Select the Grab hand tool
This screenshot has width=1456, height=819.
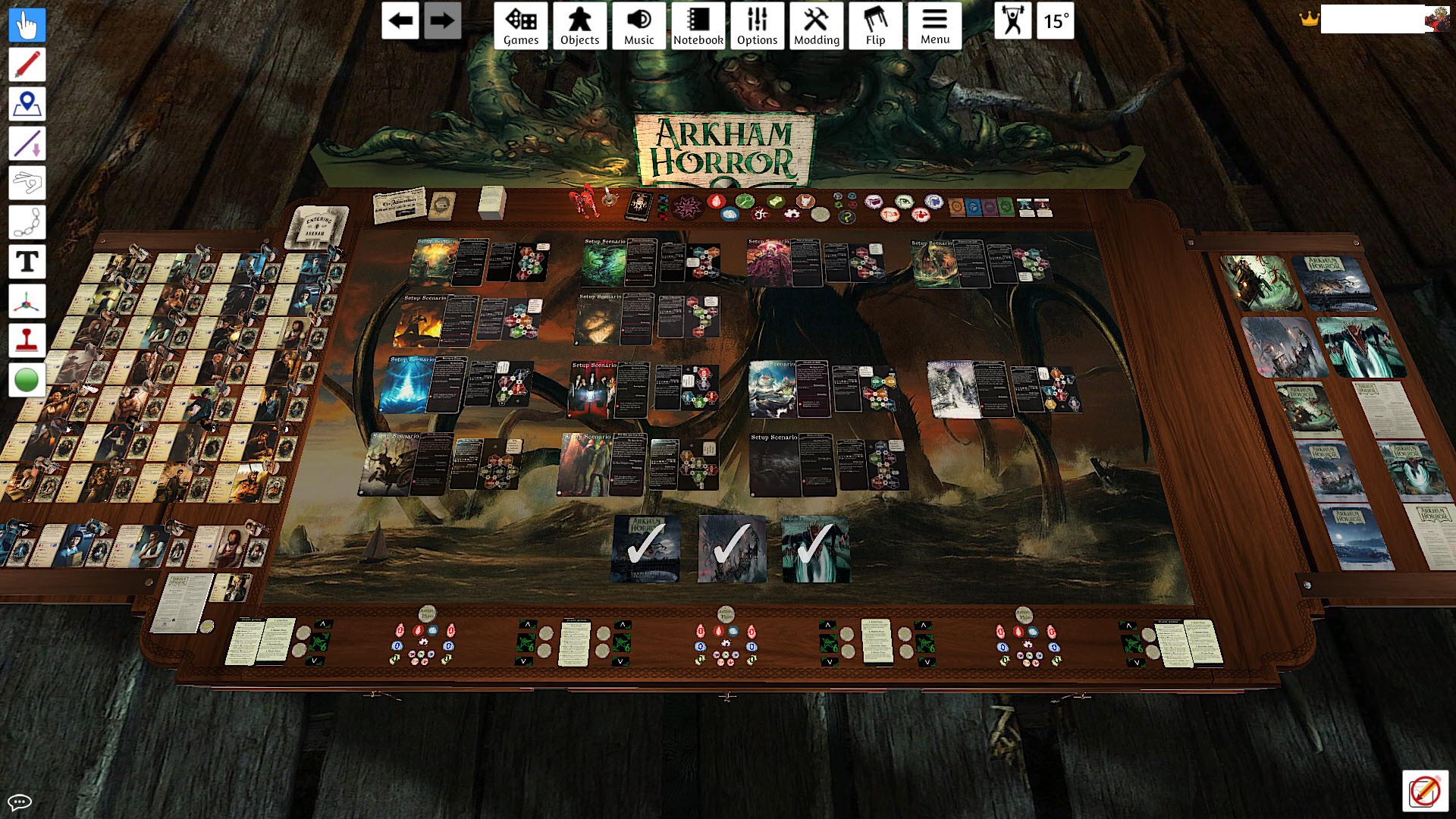point(27,25)
